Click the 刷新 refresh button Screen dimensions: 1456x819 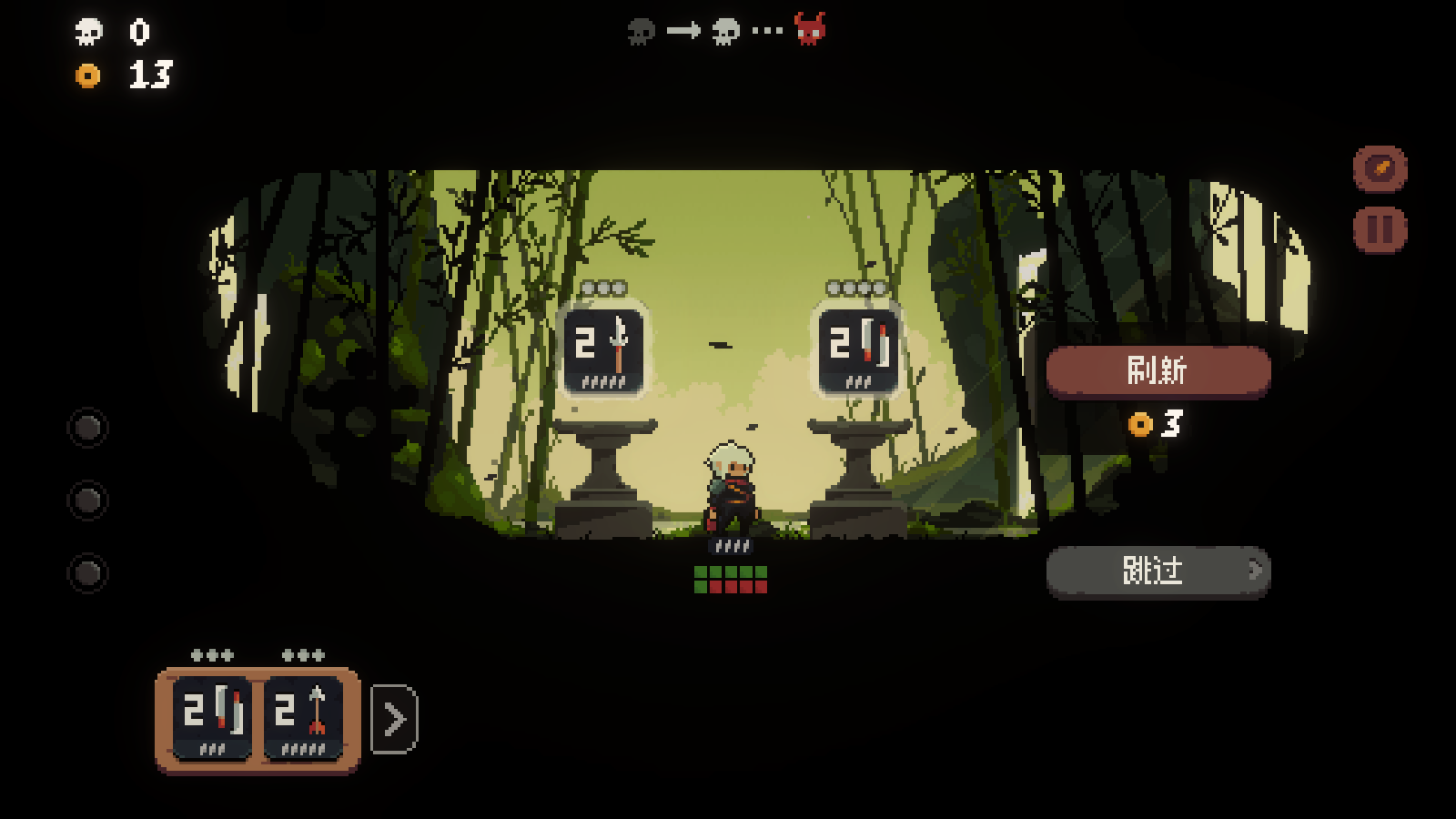pyautogui.click(x=1158, y=371)
